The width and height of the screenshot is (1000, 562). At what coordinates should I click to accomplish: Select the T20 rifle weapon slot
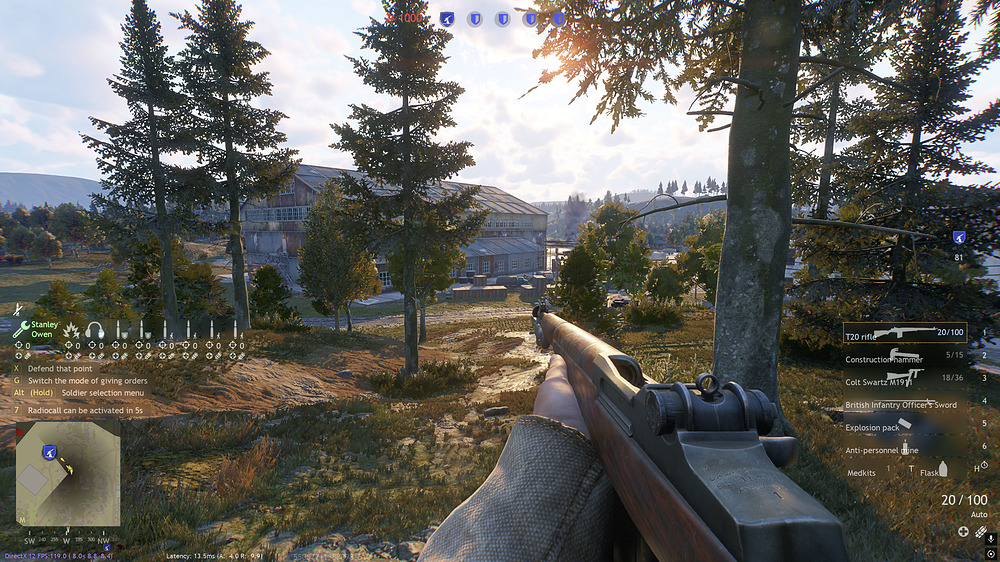pyautogui.click(x=904, y=333)
